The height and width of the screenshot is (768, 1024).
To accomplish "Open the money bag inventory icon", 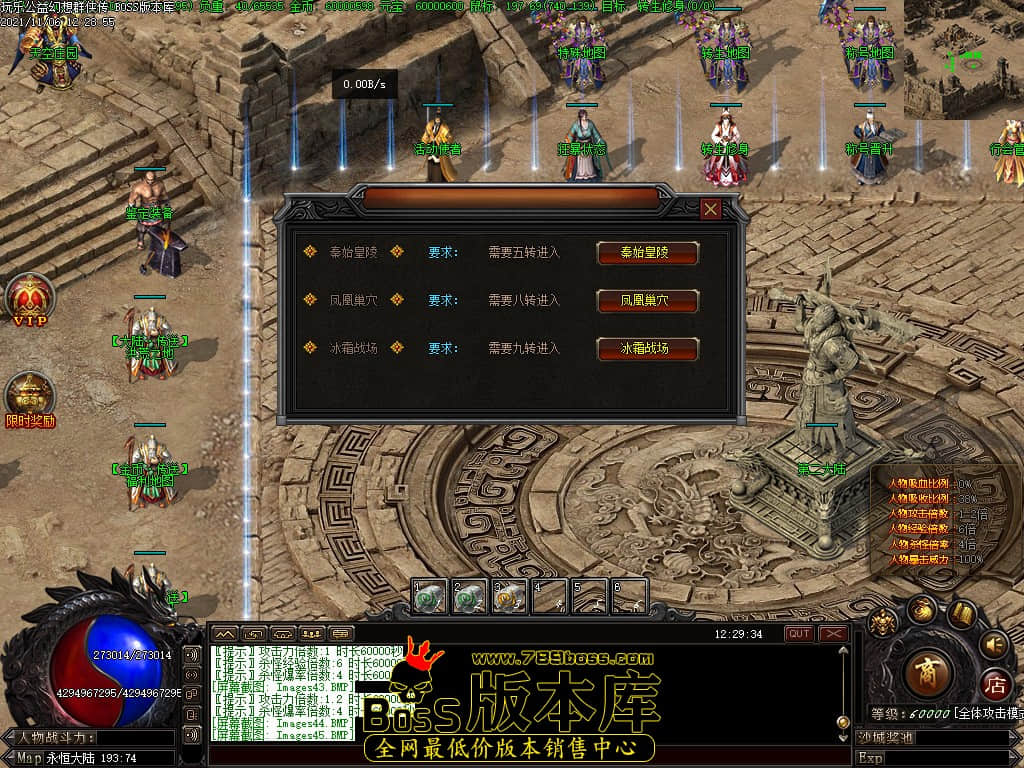I will point(922,609).
